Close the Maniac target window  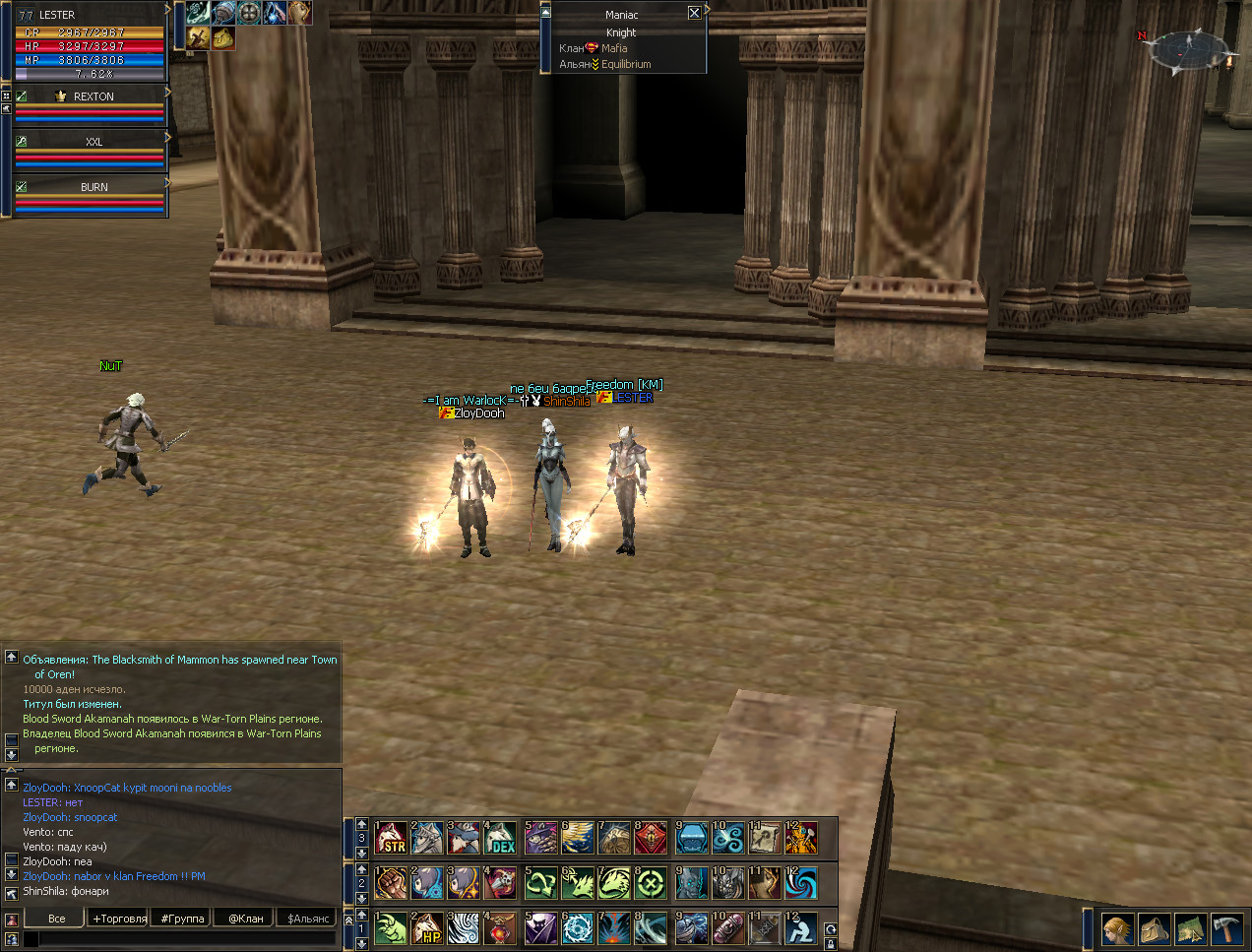(x=694, y=13)
